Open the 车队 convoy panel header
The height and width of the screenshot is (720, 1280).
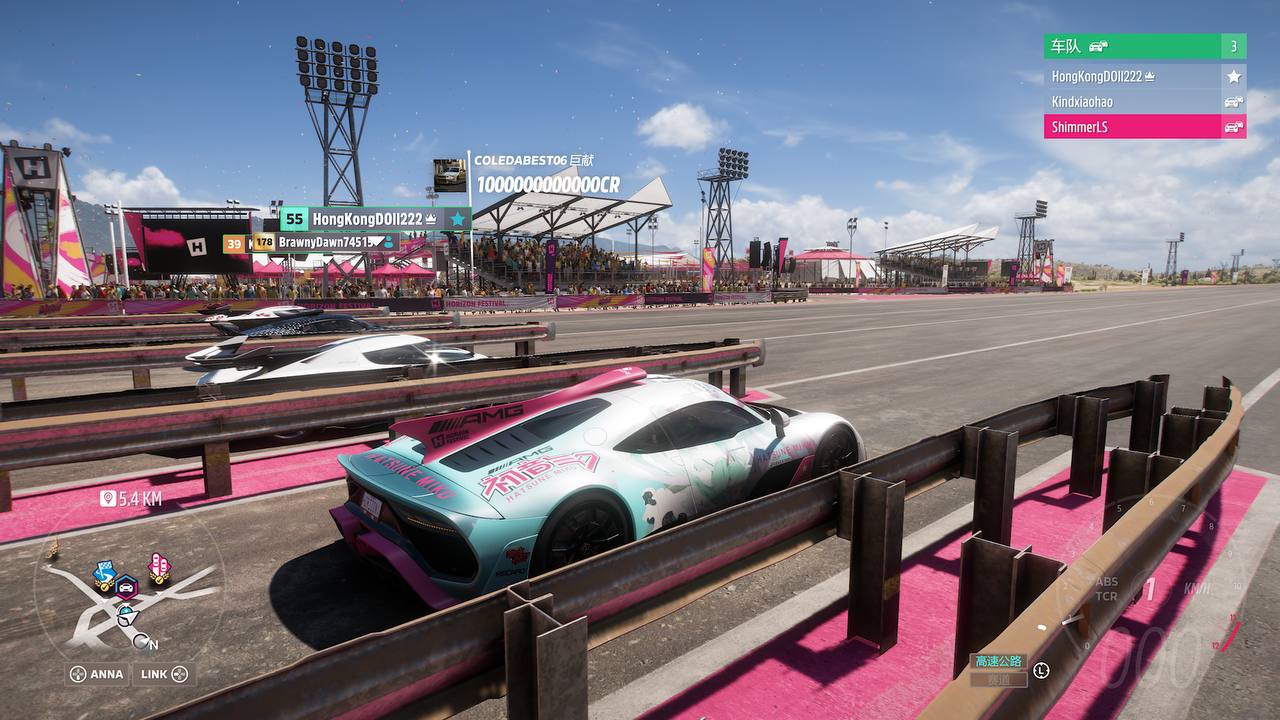1130,46
